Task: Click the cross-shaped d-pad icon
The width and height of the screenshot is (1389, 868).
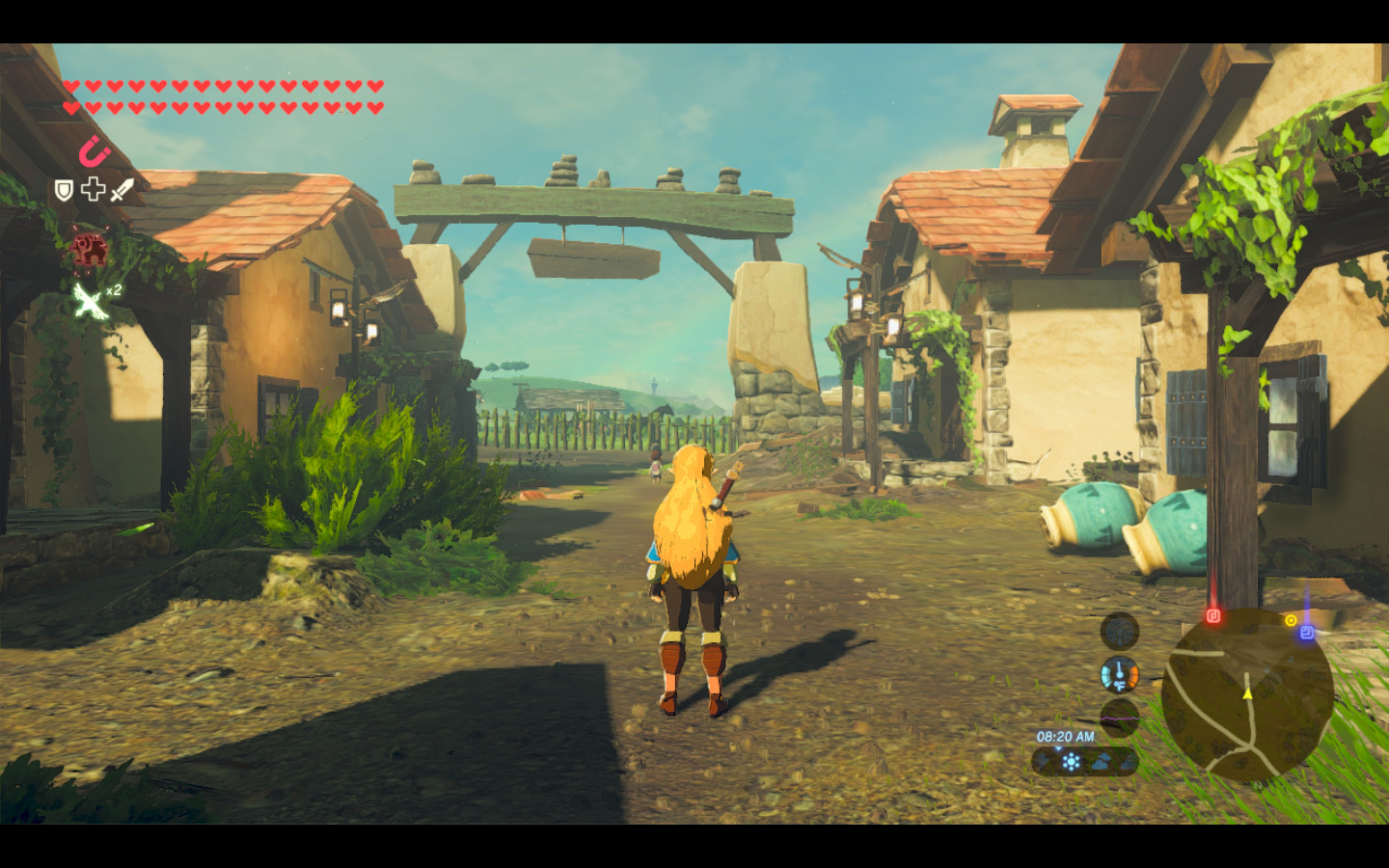Action: [93, 189]
